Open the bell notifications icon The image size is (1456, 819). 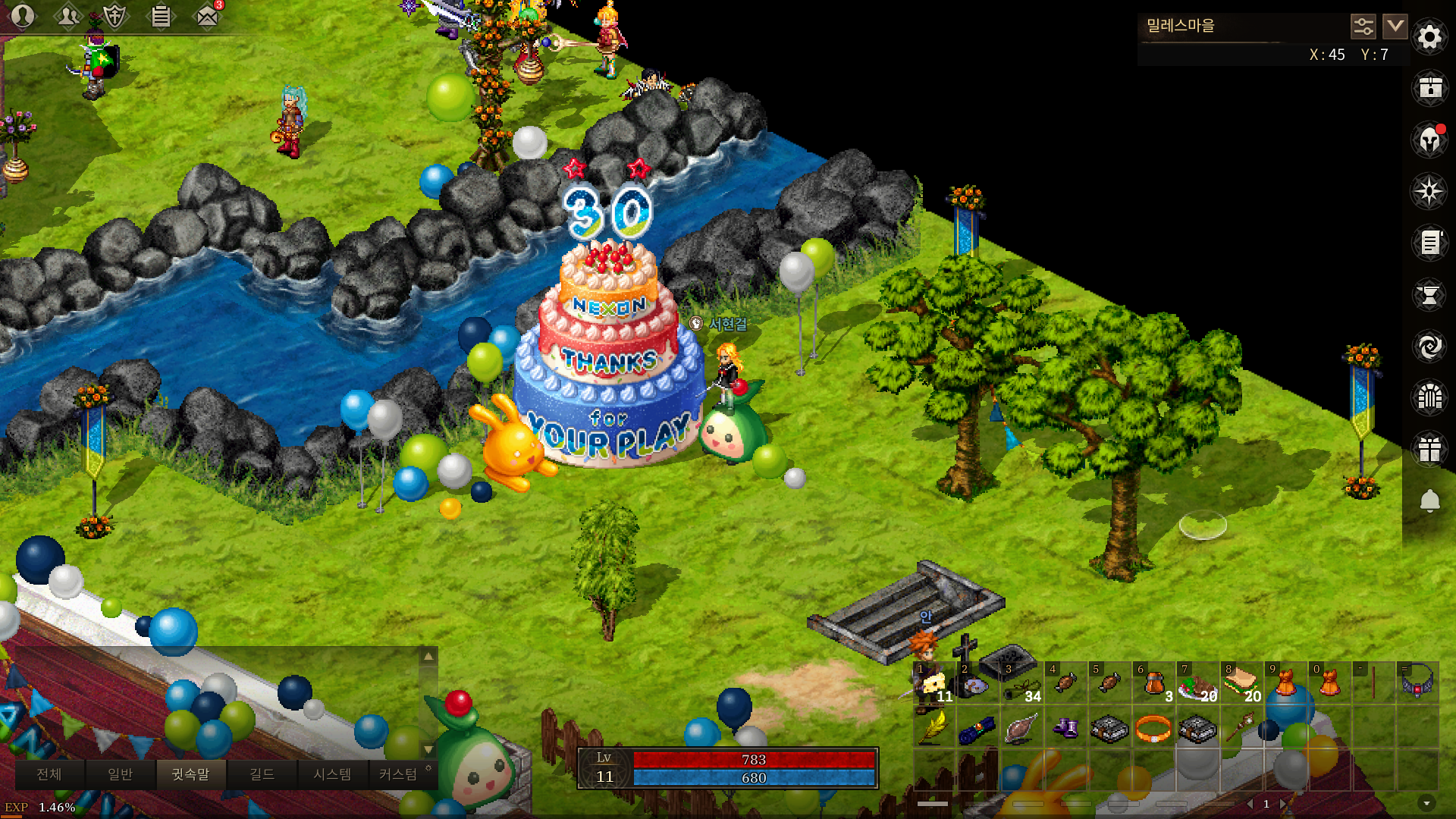point(1429,500)
